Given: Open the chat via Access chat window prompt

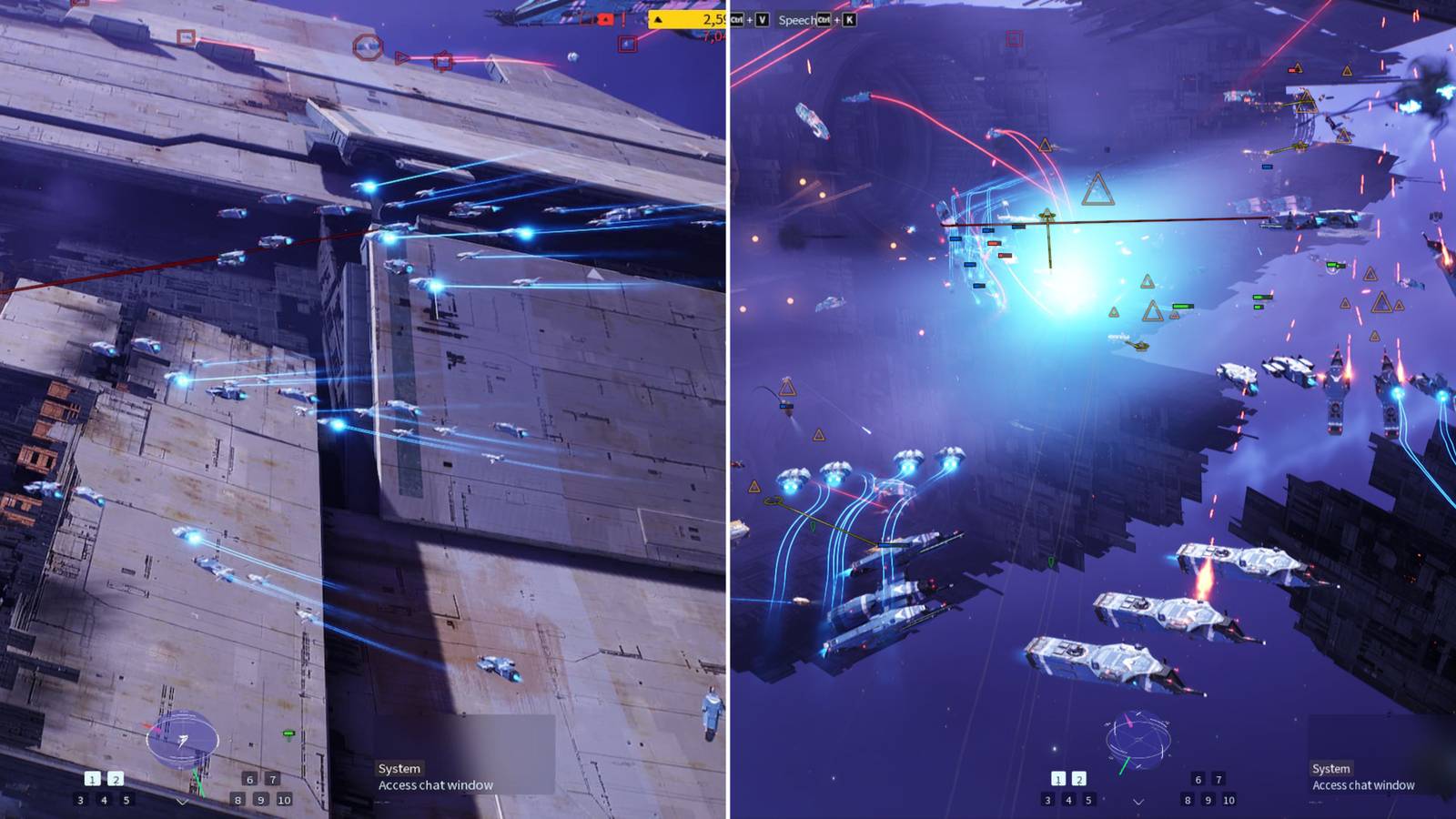Looking at the screenshot, I should coord(434,784).
